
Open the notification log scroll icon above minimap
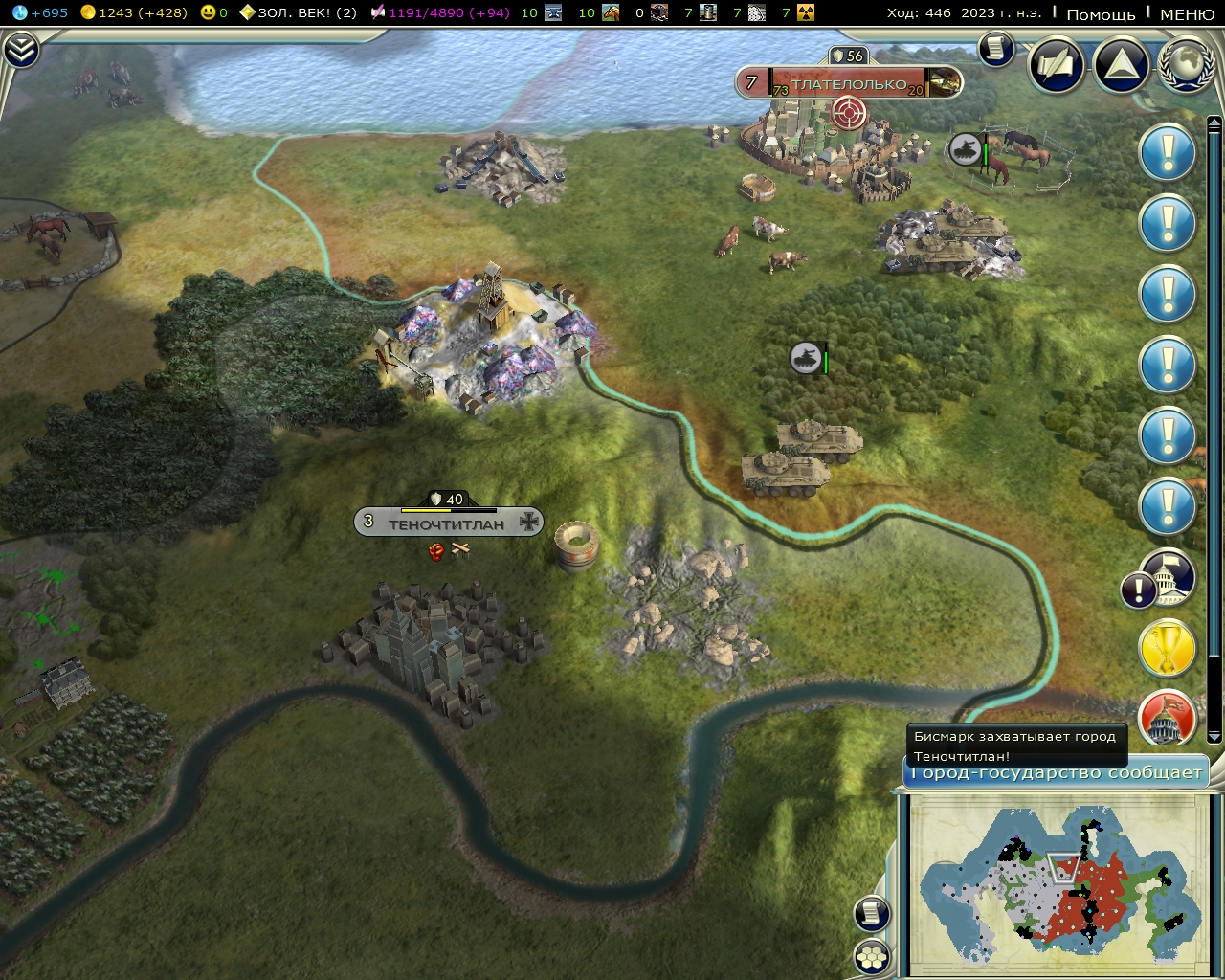[870, 914]
